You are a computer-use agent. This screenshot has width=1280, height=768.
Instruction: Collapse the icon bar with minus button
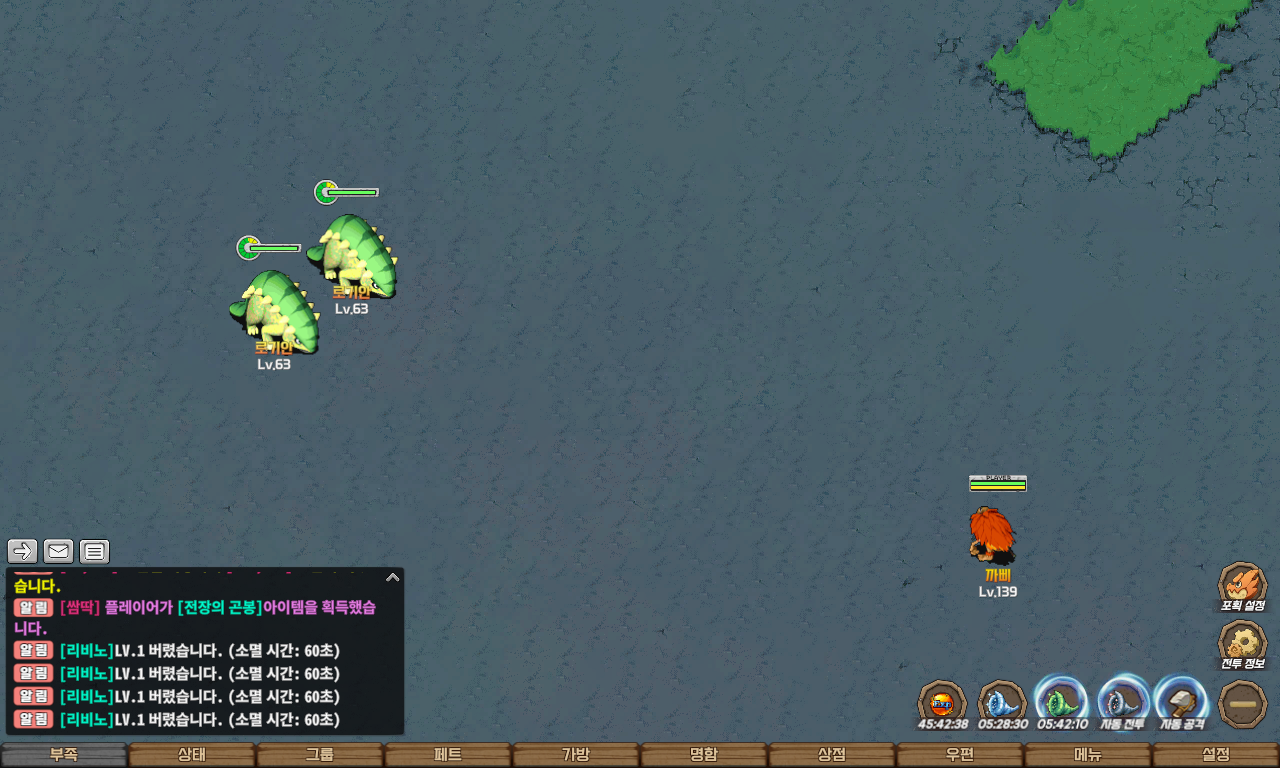(x=1243, y=703)
